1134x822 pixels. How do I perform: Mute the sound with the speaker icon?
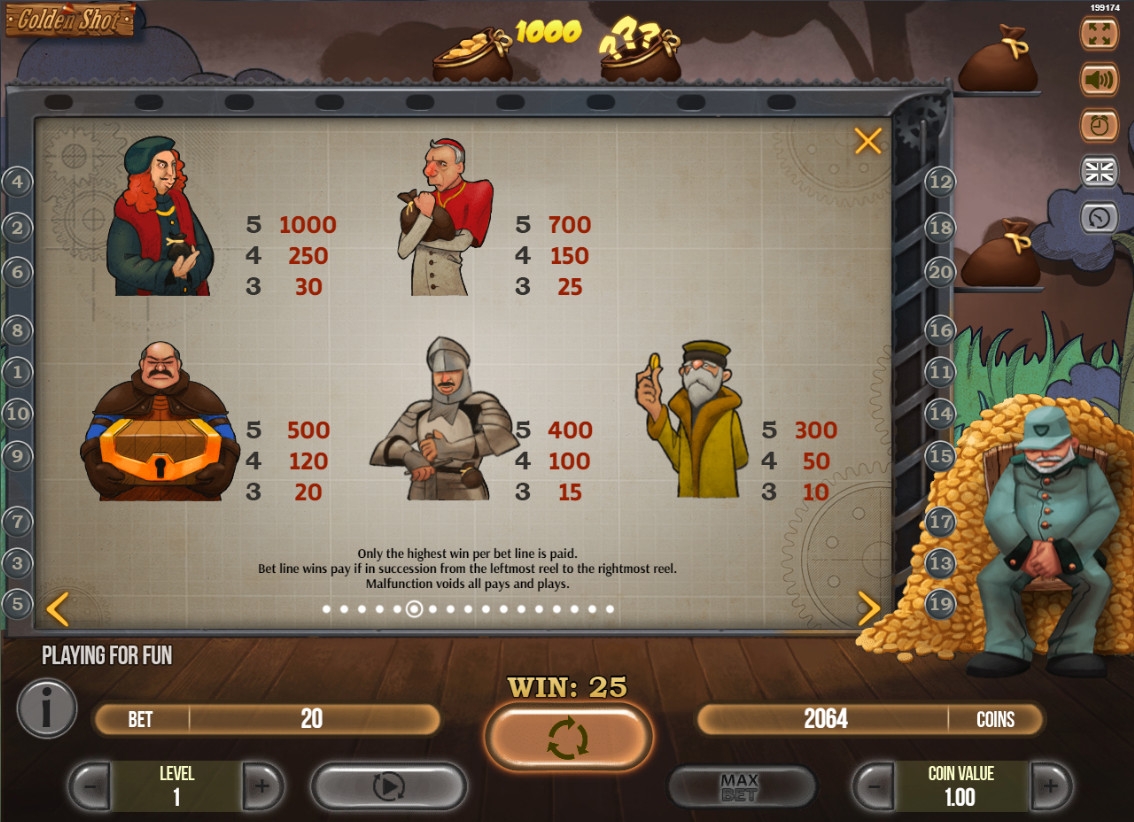[x=1099, y=79]
